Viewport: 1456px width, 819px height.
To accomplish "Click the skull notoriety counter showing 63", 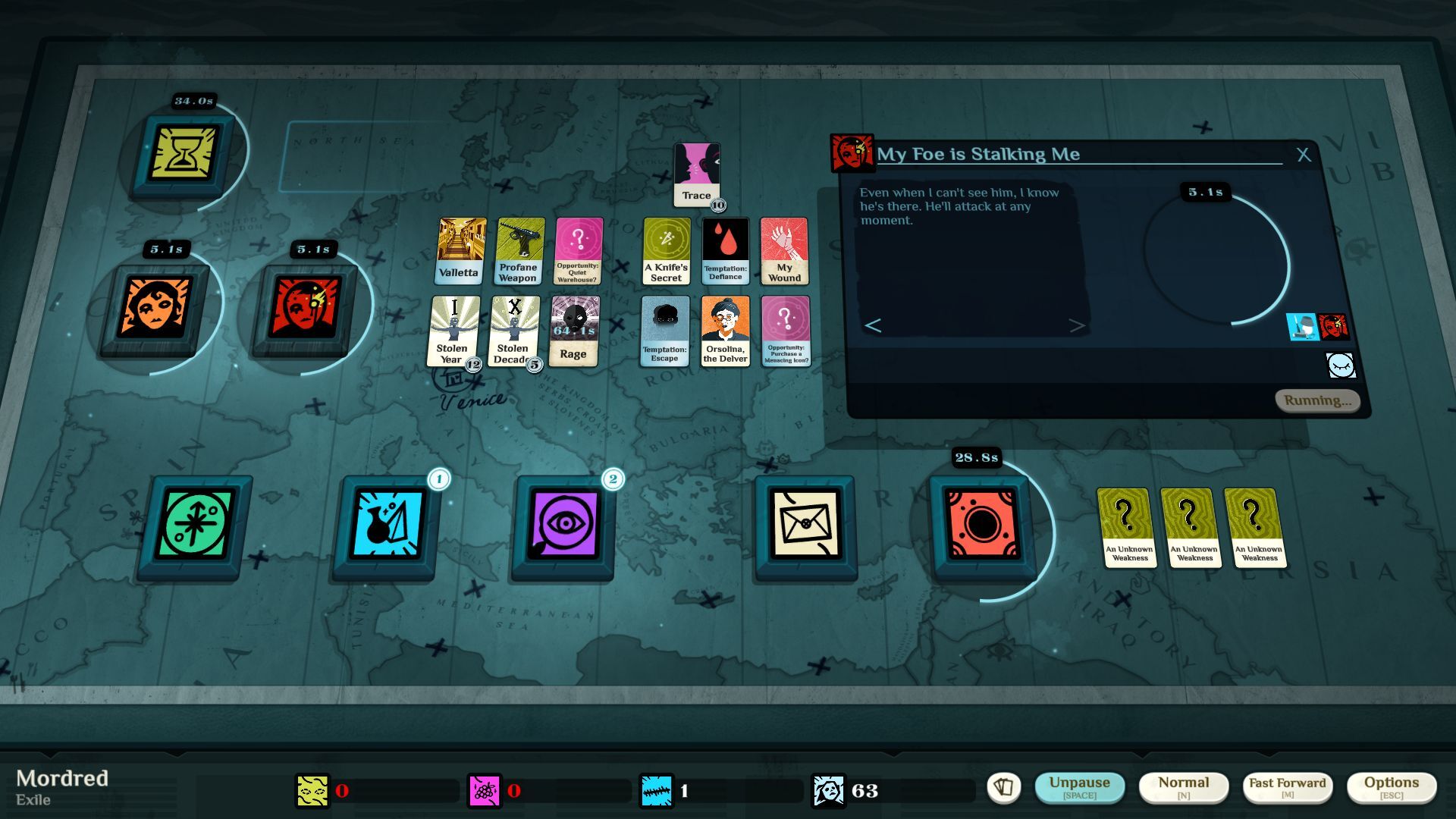I will 829,789.
